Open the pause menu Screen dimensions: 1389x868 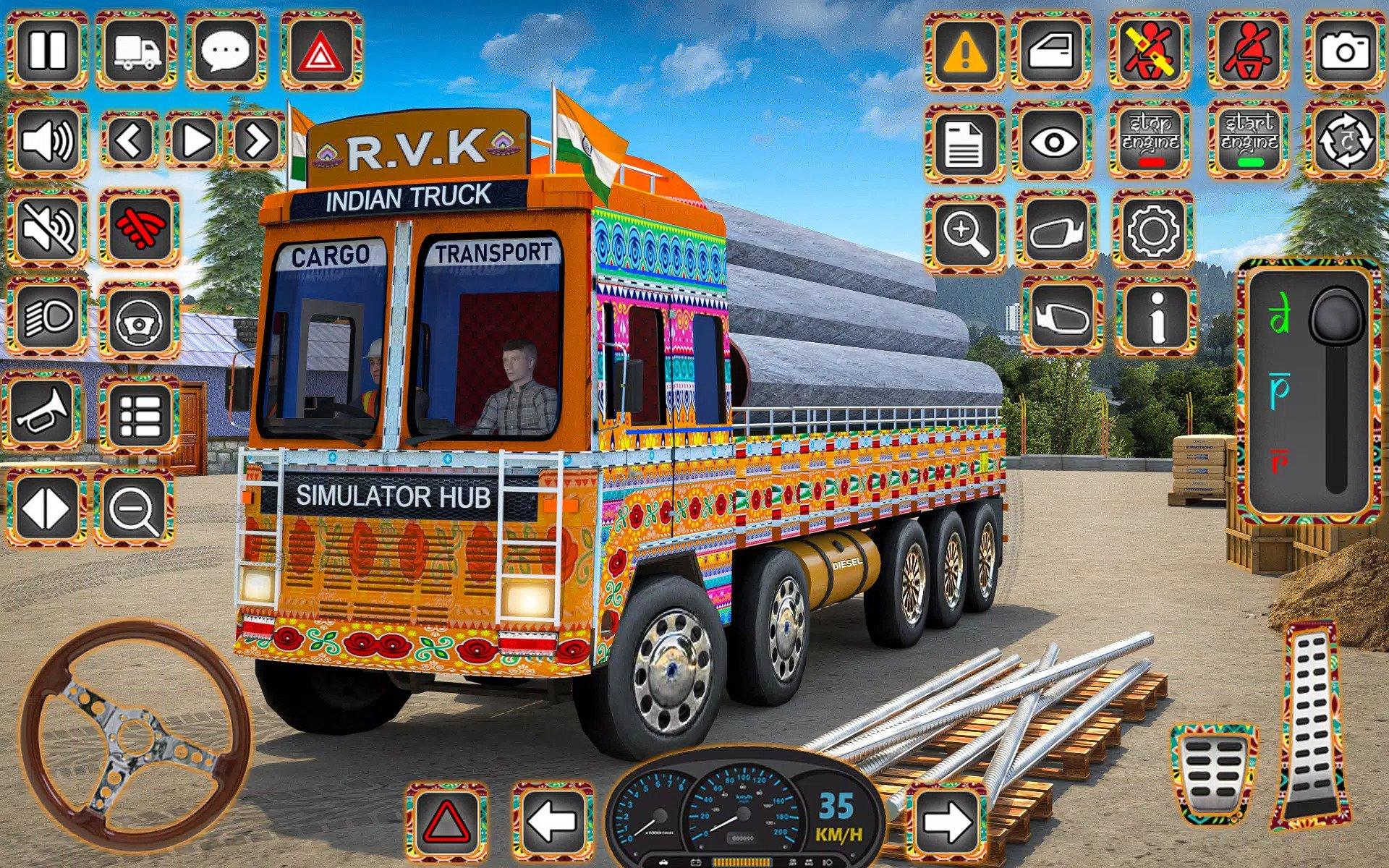point(48,50)
